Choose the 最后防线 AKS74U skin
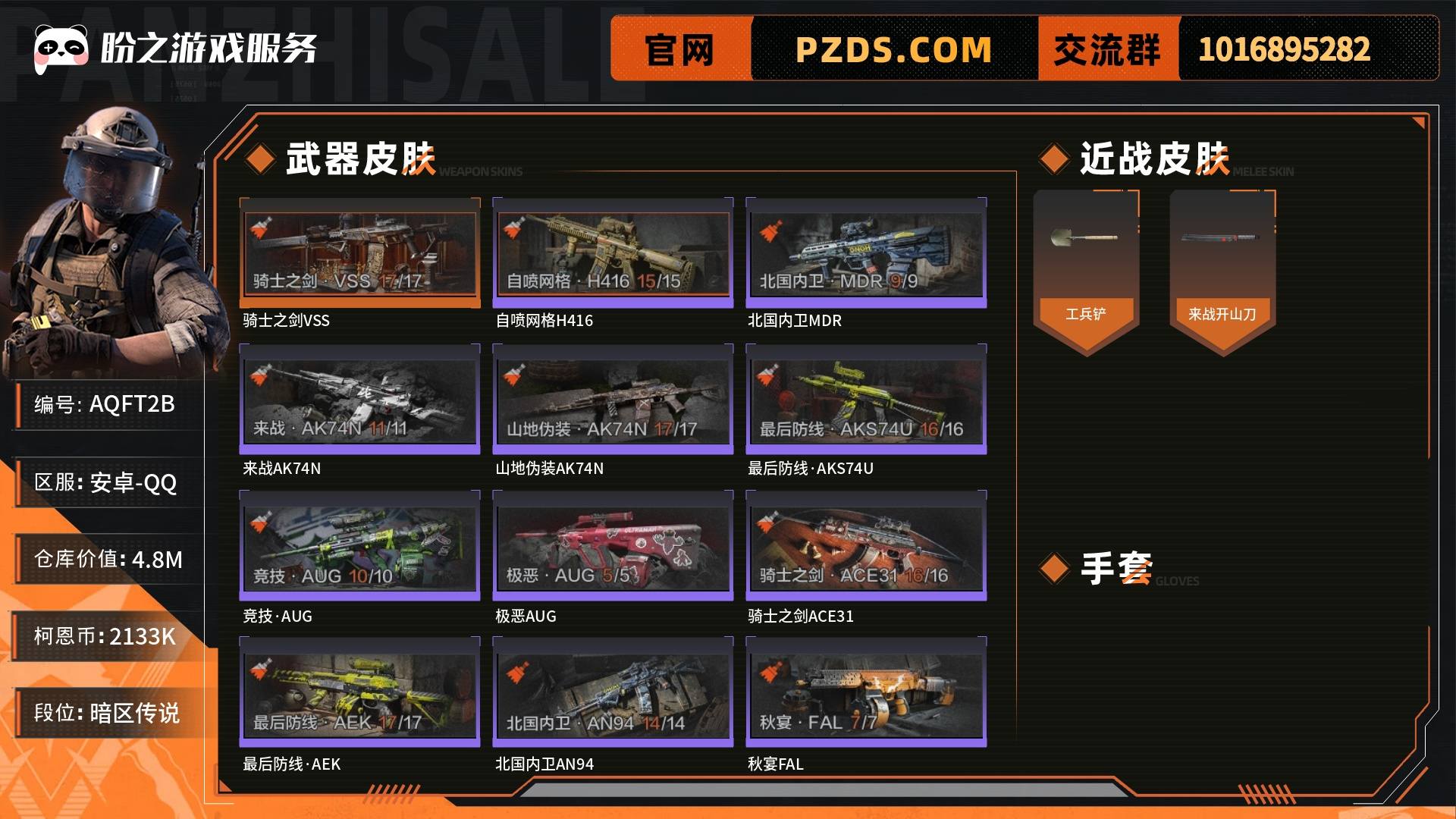 (866, 400)
